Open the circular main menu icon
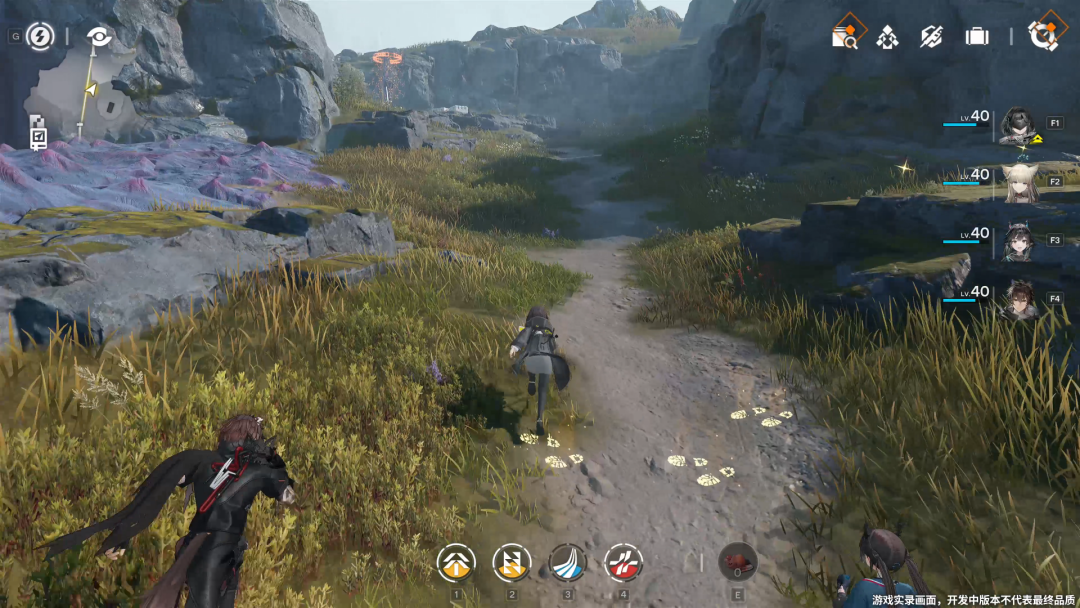Screen dimensions: 1080x608 pyautogui.click(x=1047, y=35)
